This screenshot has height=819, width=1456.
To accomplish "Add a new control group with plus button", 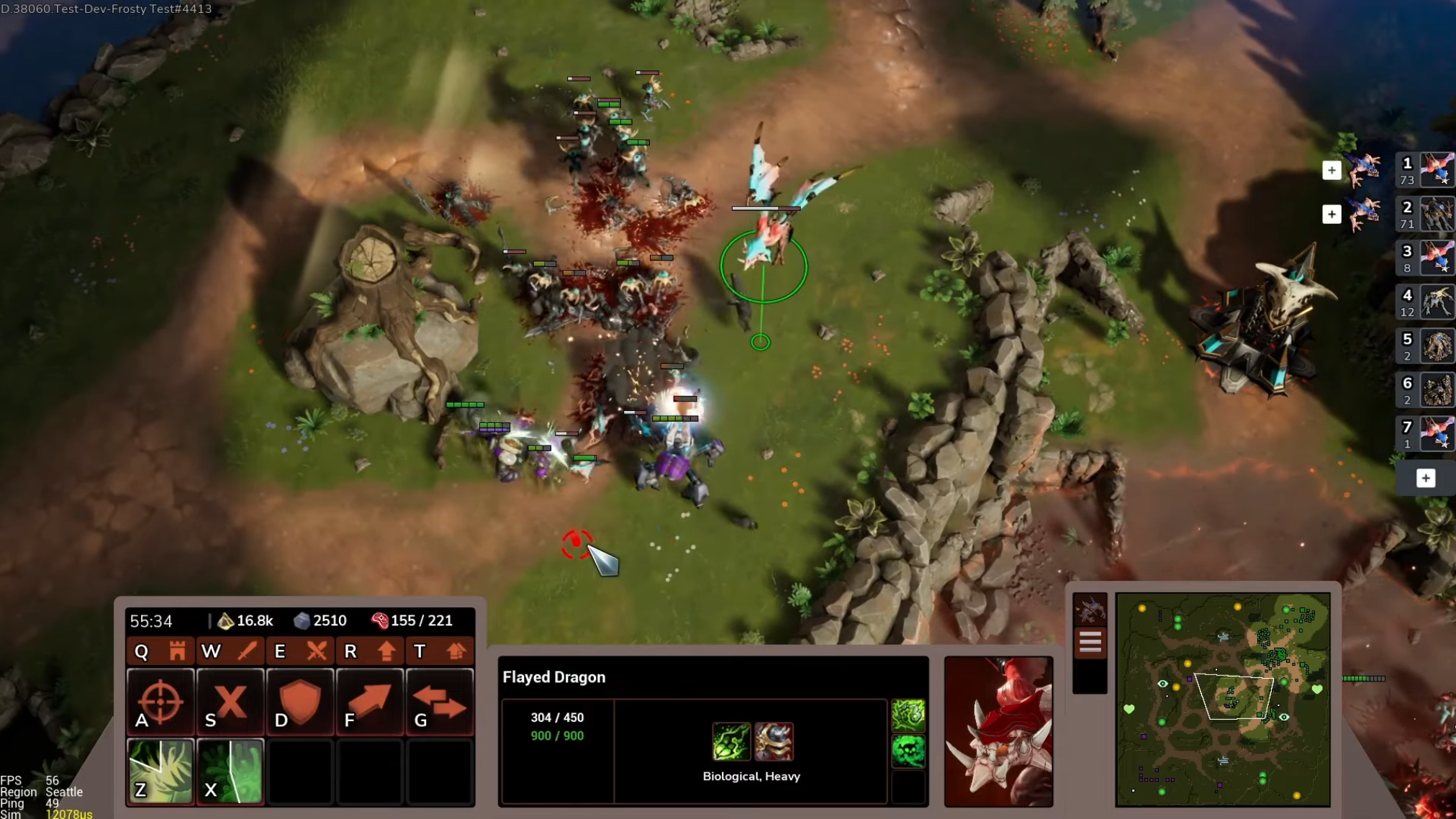I will (x=1425, y=479).
